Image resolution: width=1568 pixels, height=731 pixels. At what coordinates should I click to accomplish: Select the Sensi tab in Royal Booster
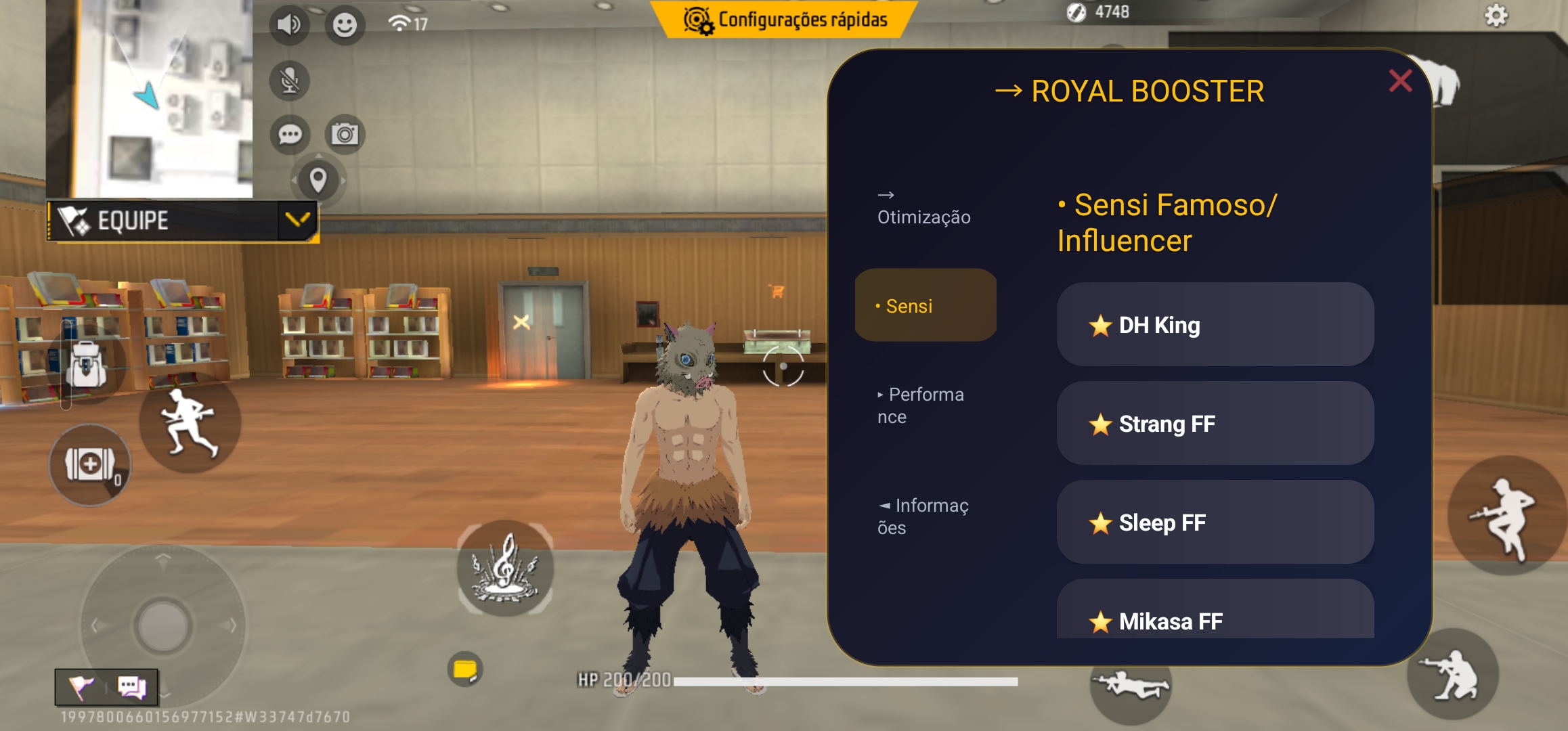click(925, 305)
